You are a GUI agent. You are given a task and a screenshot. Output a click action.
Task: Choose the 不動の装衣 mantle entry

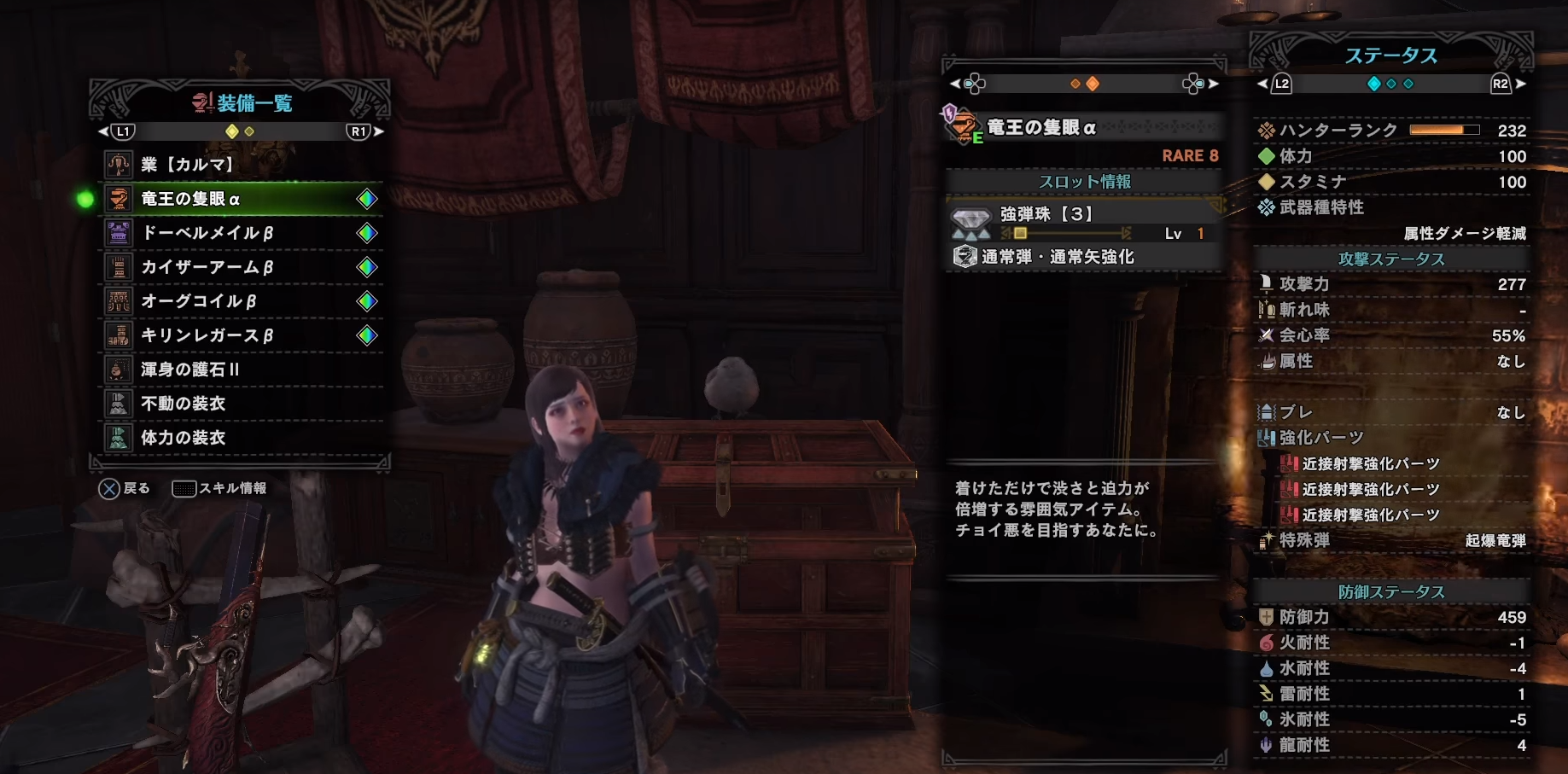coord(242,404)
